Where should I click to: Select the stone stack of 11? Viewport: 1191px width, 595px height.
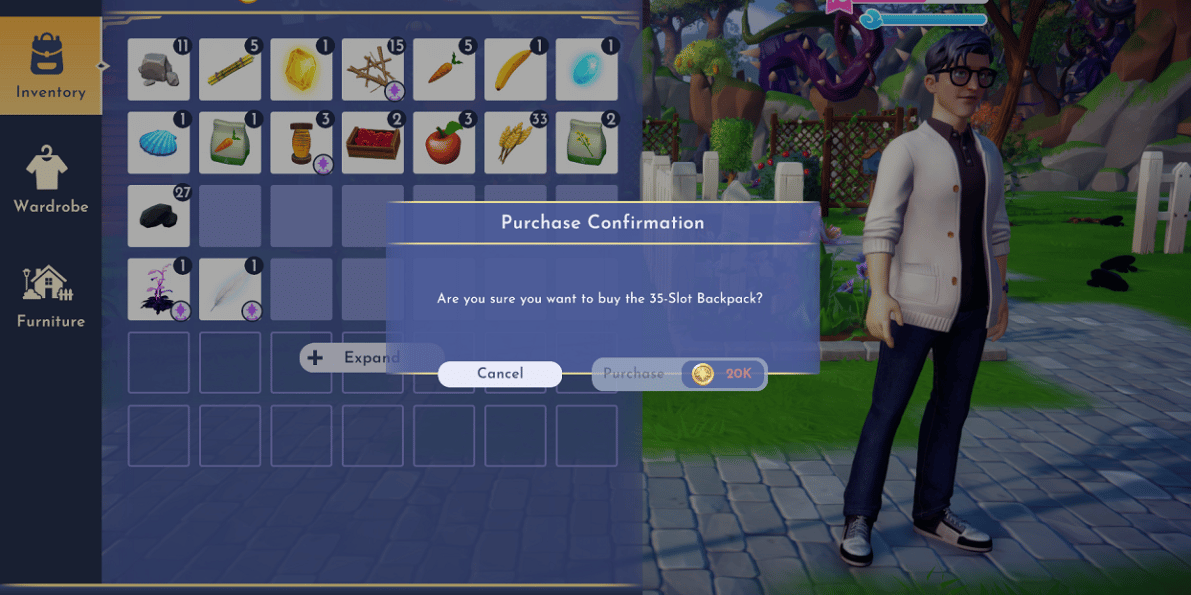pyautogui.click(x=158, y=70)
